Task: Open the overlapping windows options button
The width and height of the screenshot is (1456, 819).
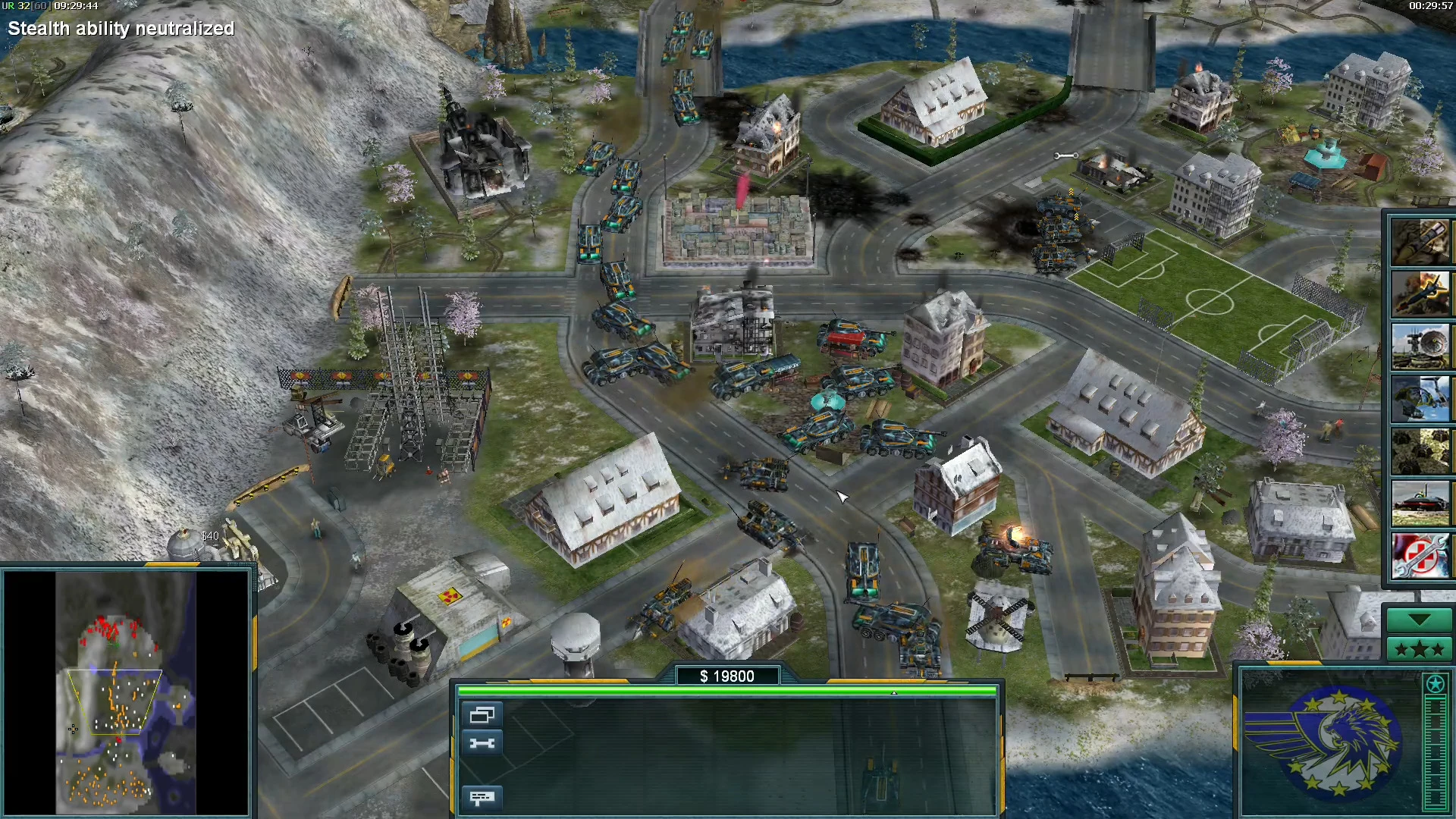Action: 482,714
